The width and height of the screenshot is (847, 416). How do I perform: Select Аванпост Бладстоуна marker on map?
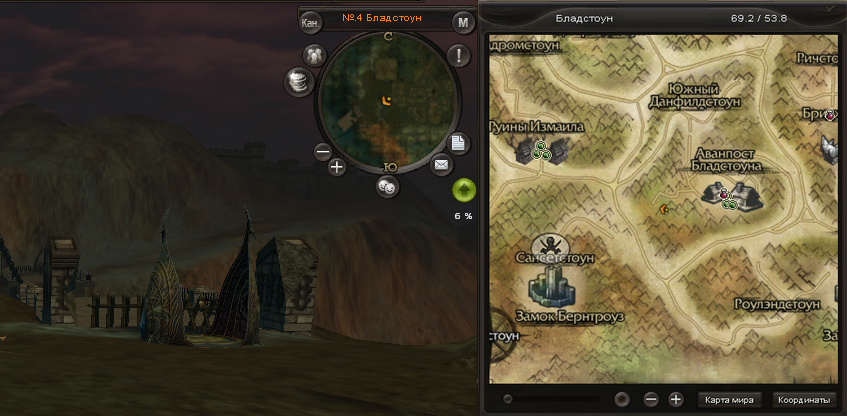click(741, 194)
